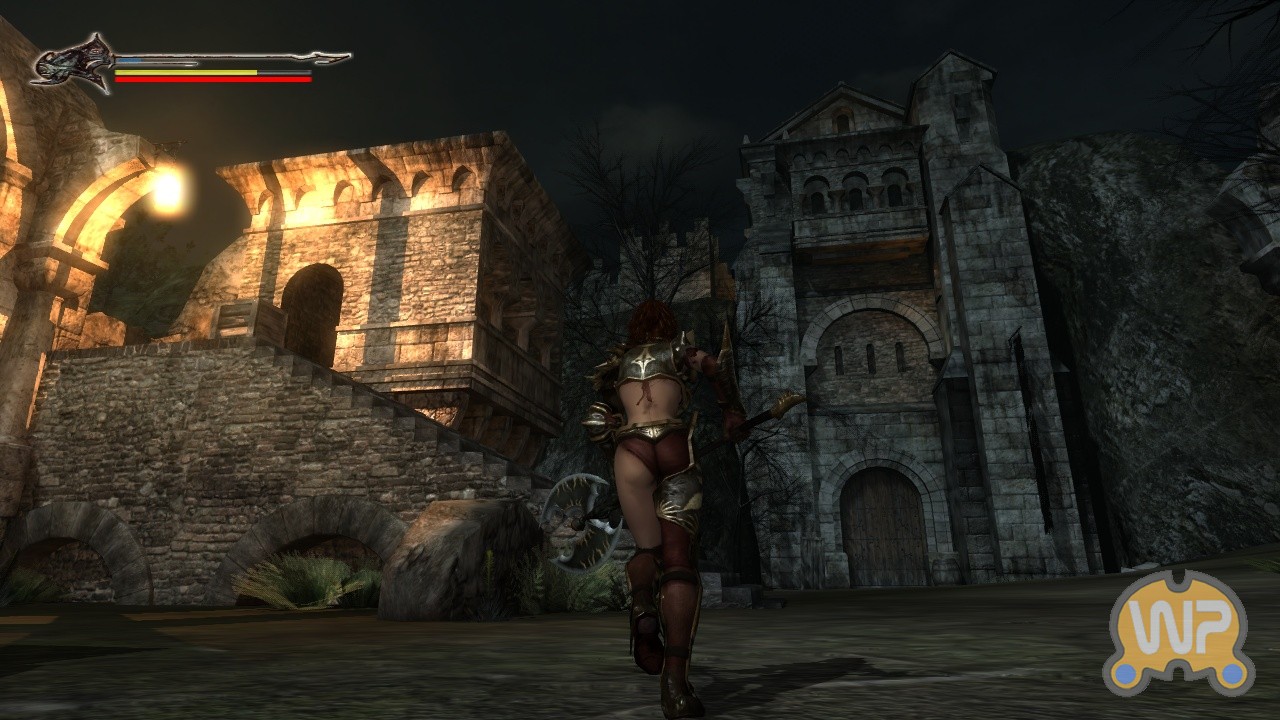
Task: Click the WP watermark logo
Action: click(1179, 633)
